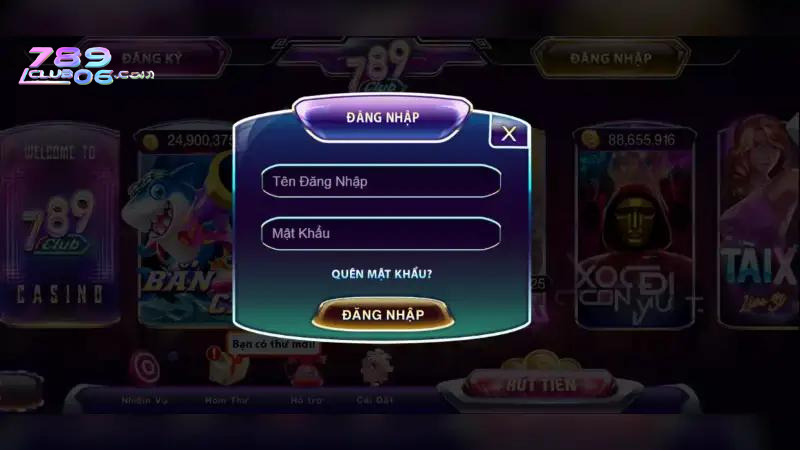Submit login with gold Đăng Nhập button
The width and height of the screenshot is (800, 450).
[382, 314]
